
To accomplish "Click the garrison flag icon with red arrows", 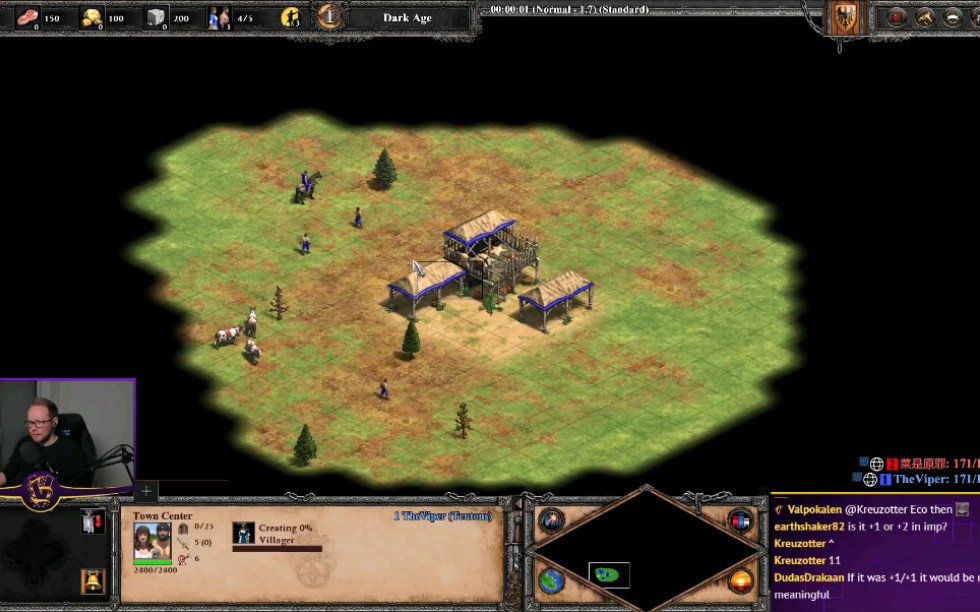I will (x=92, y=521).
